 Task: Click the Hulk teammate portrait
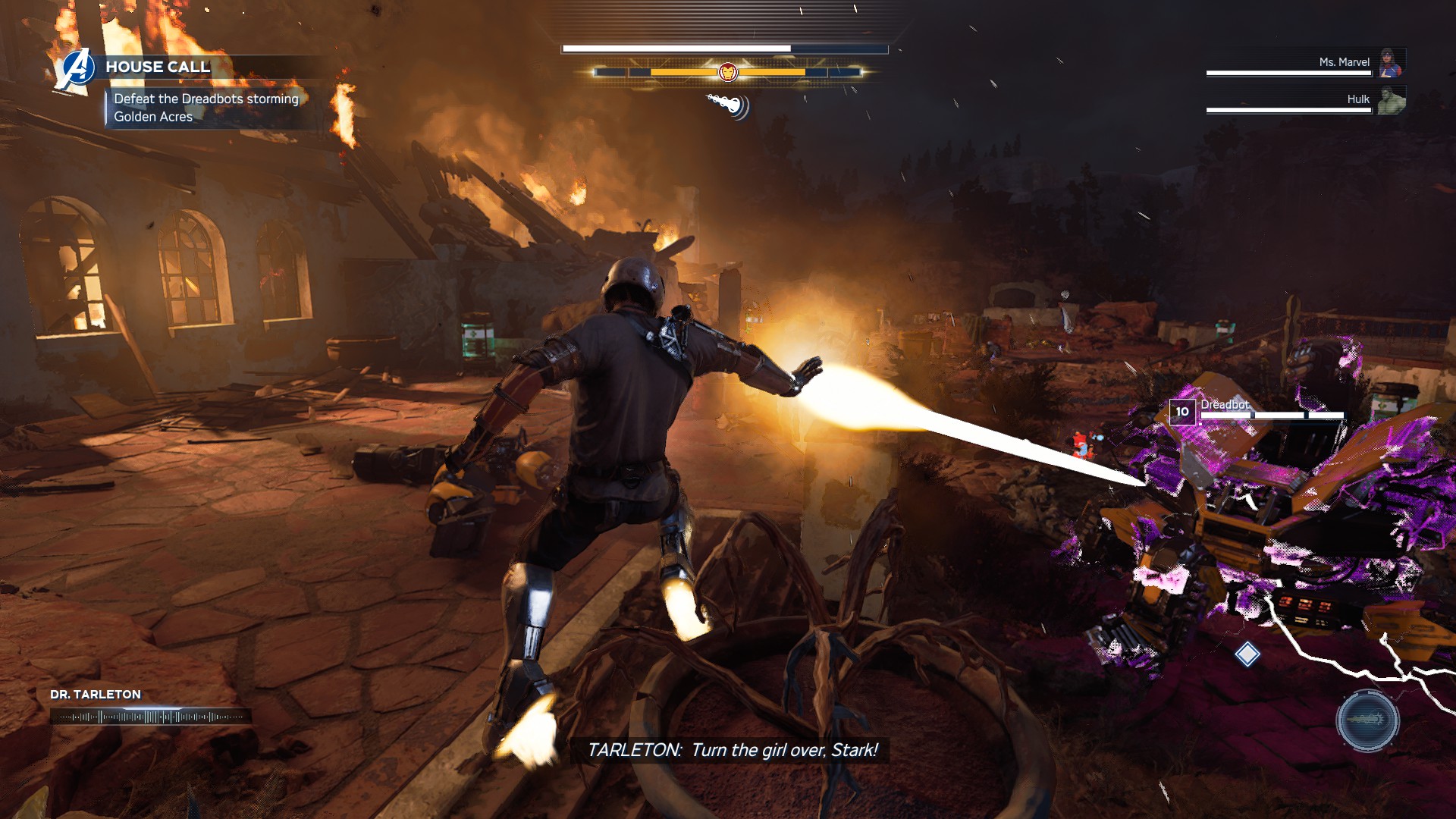pos(1391,100)
